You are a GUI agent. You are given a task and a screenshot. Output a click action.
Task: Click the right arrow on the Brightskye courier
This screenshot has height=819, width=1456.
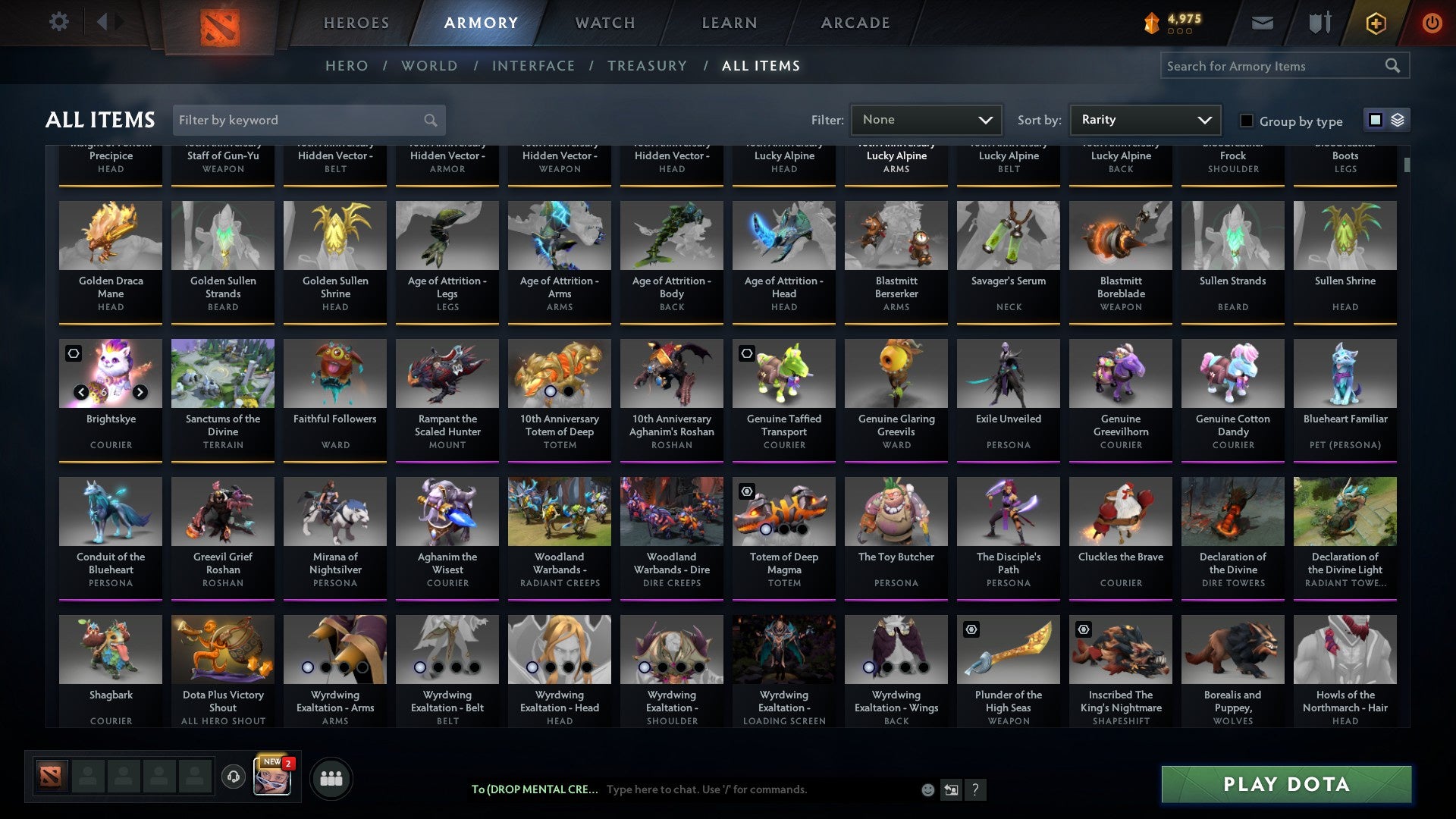140,392
